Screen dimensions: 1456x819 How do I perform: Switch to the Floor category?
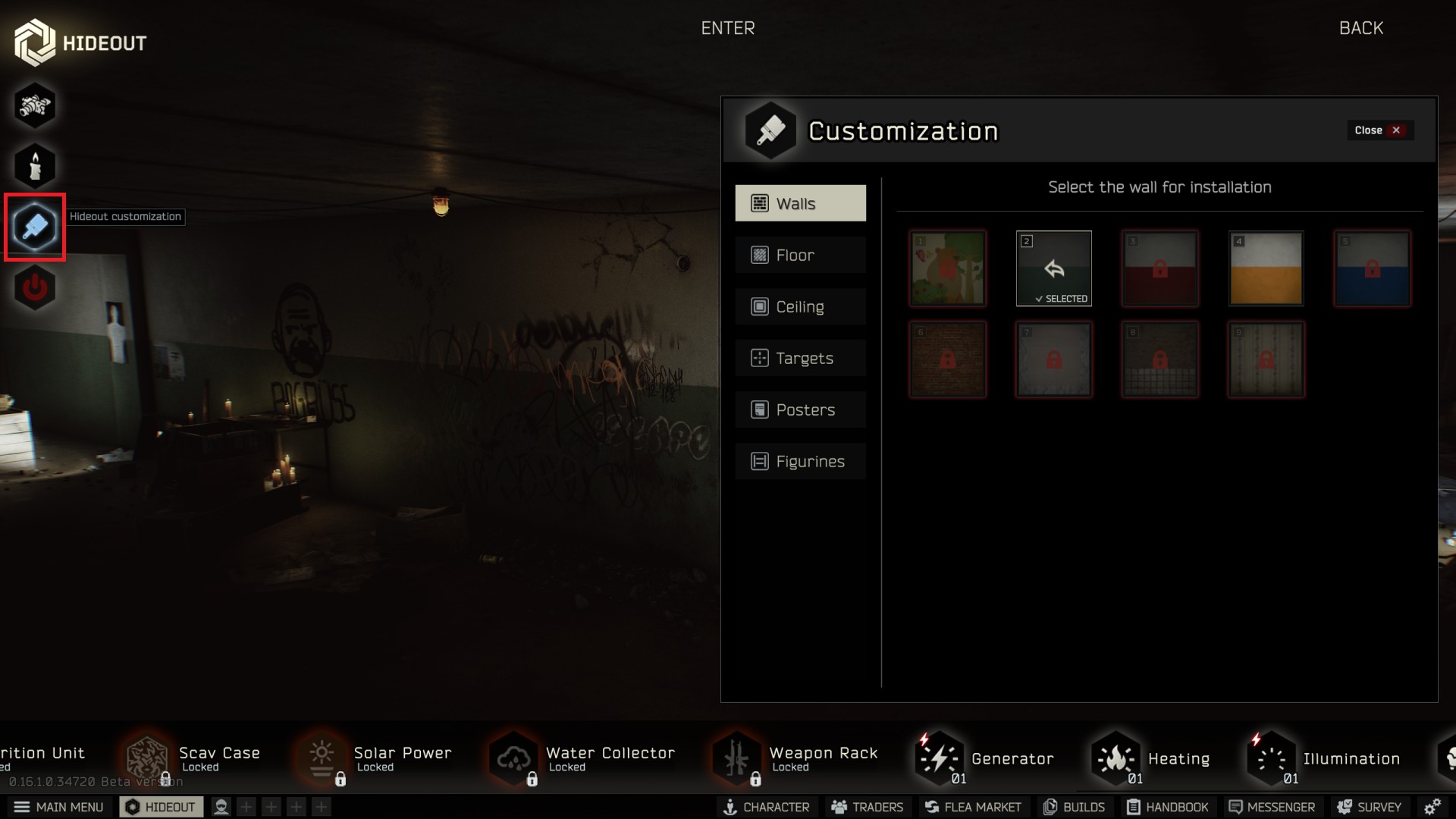click(x=800, y=255)
